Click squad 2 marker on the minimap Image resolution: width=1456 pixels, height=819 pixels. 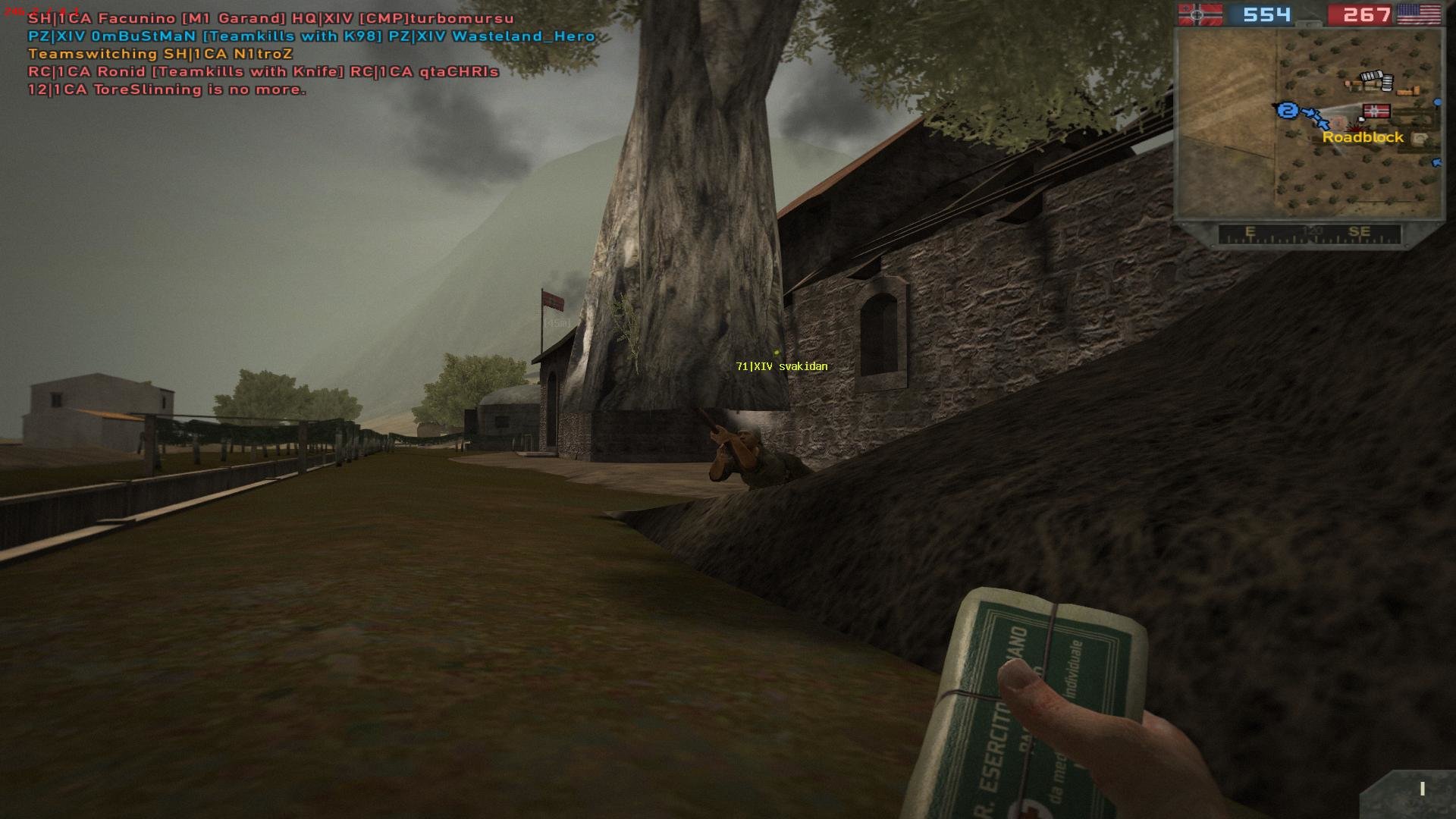(1287, 111)
